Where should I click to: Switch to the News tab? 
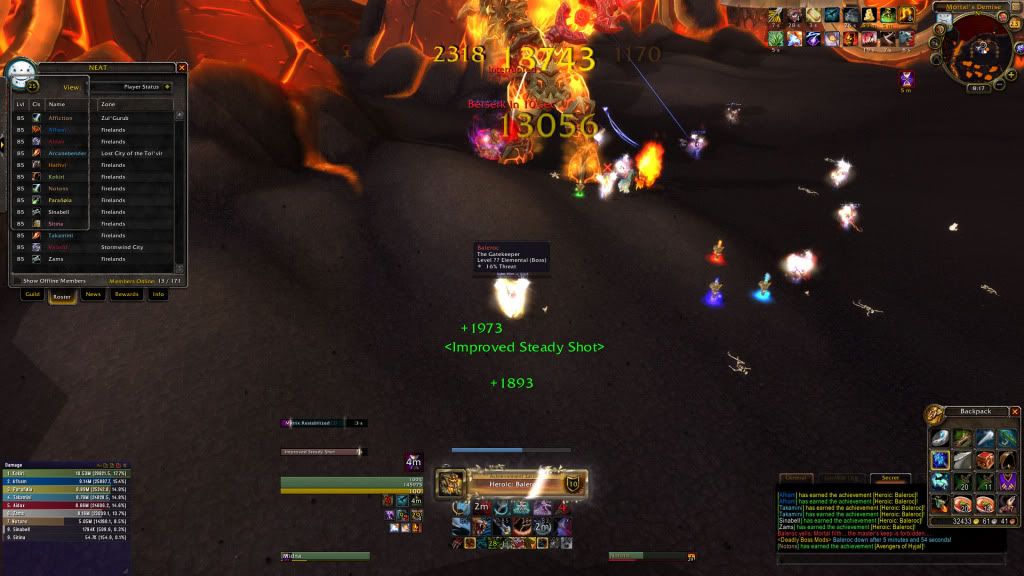click(93, 295)
